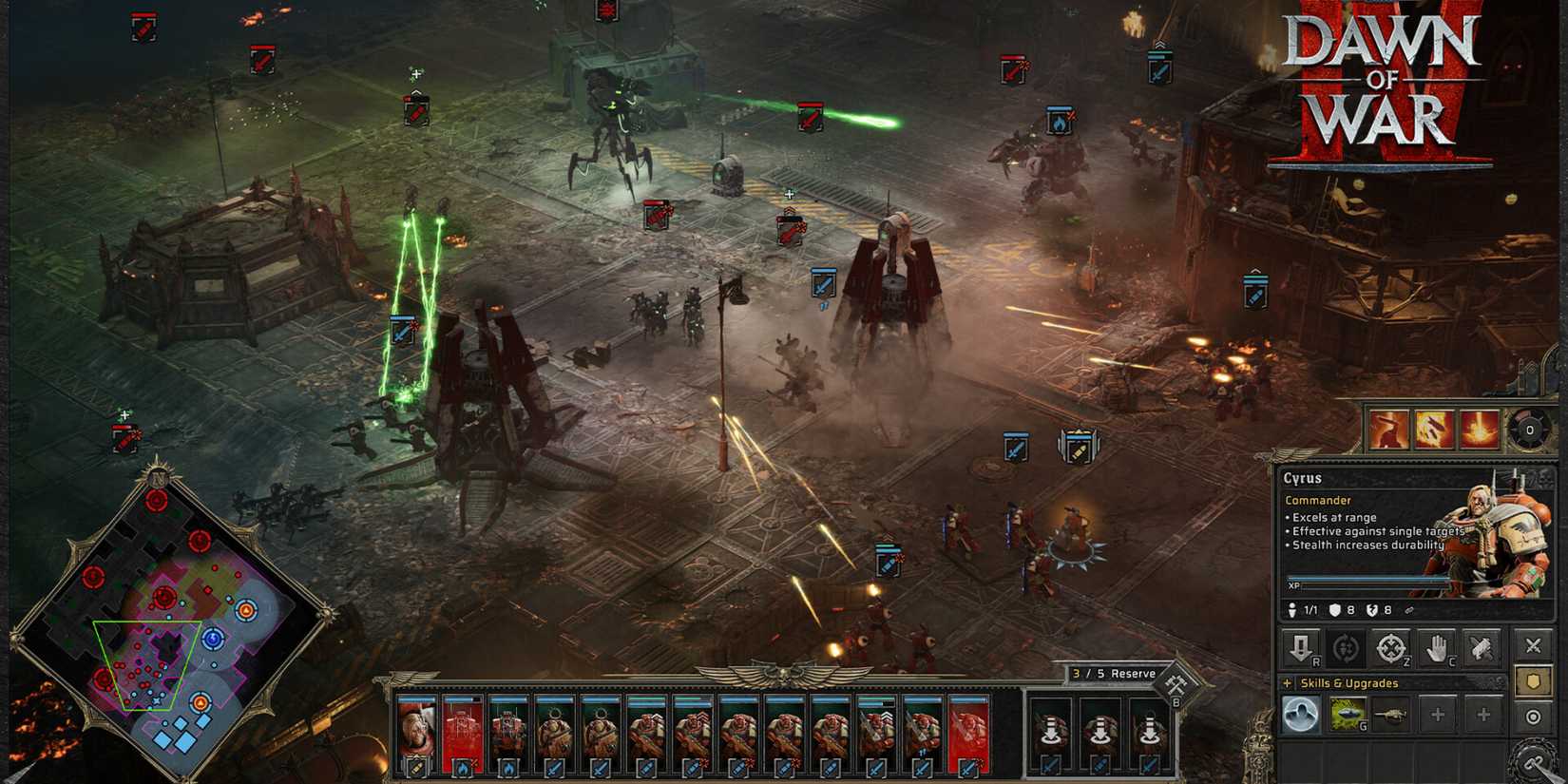
Task: Toggle the weapons-hold stance icon
Action: (1481, 646)
